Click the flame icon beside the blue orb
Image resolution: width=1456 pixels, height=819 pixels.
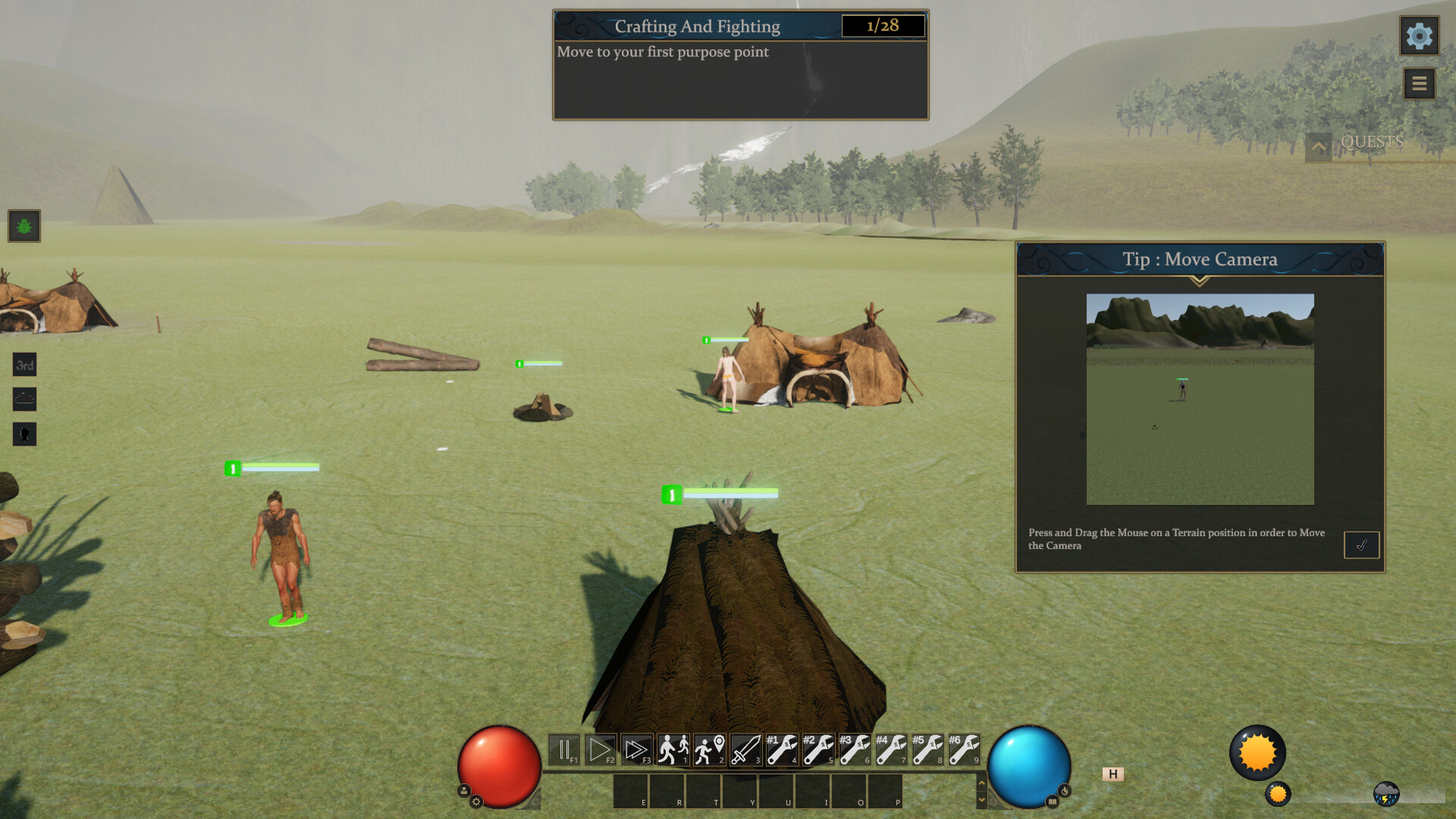click(x=1065, y=791)
